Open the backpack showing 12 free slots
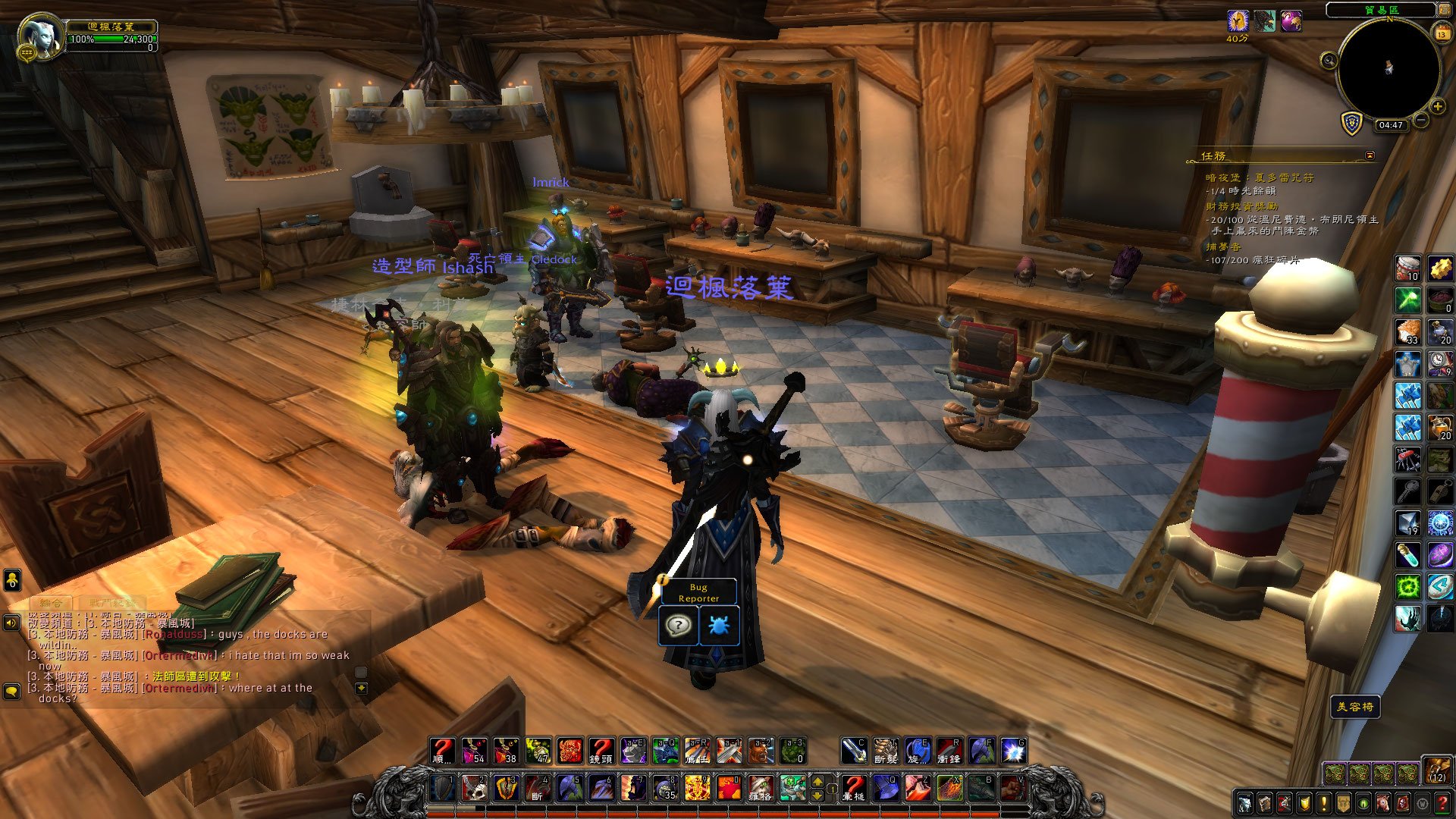This screenshot has width=1456, height=819. (1436, 770)
